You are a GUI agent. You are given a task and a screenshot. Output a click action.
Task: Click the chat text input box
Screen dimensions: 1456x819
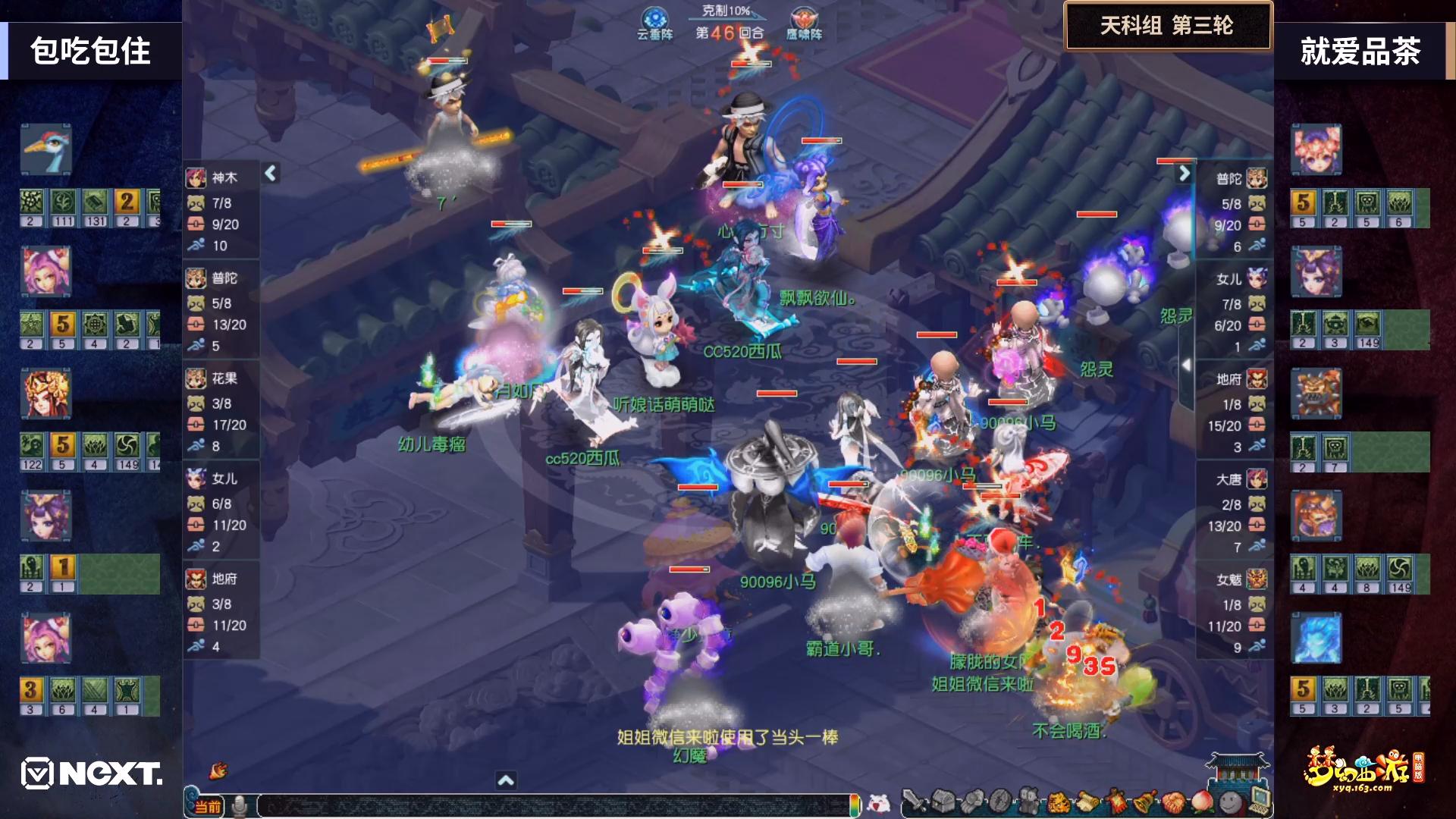[x=554, y=805]
